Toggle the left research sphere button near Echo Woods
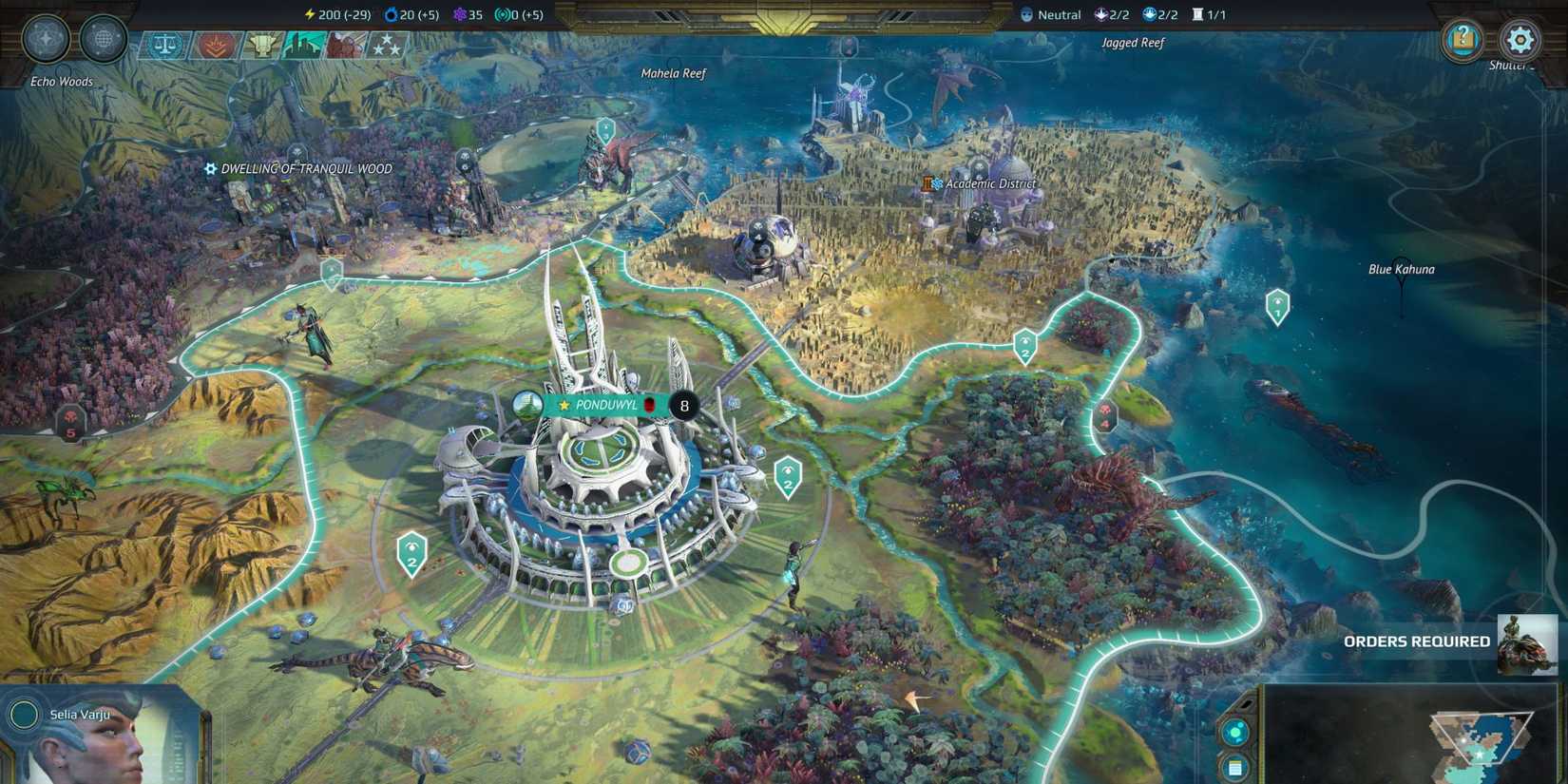Screen dimensions: 1568x784 point(45,38)
